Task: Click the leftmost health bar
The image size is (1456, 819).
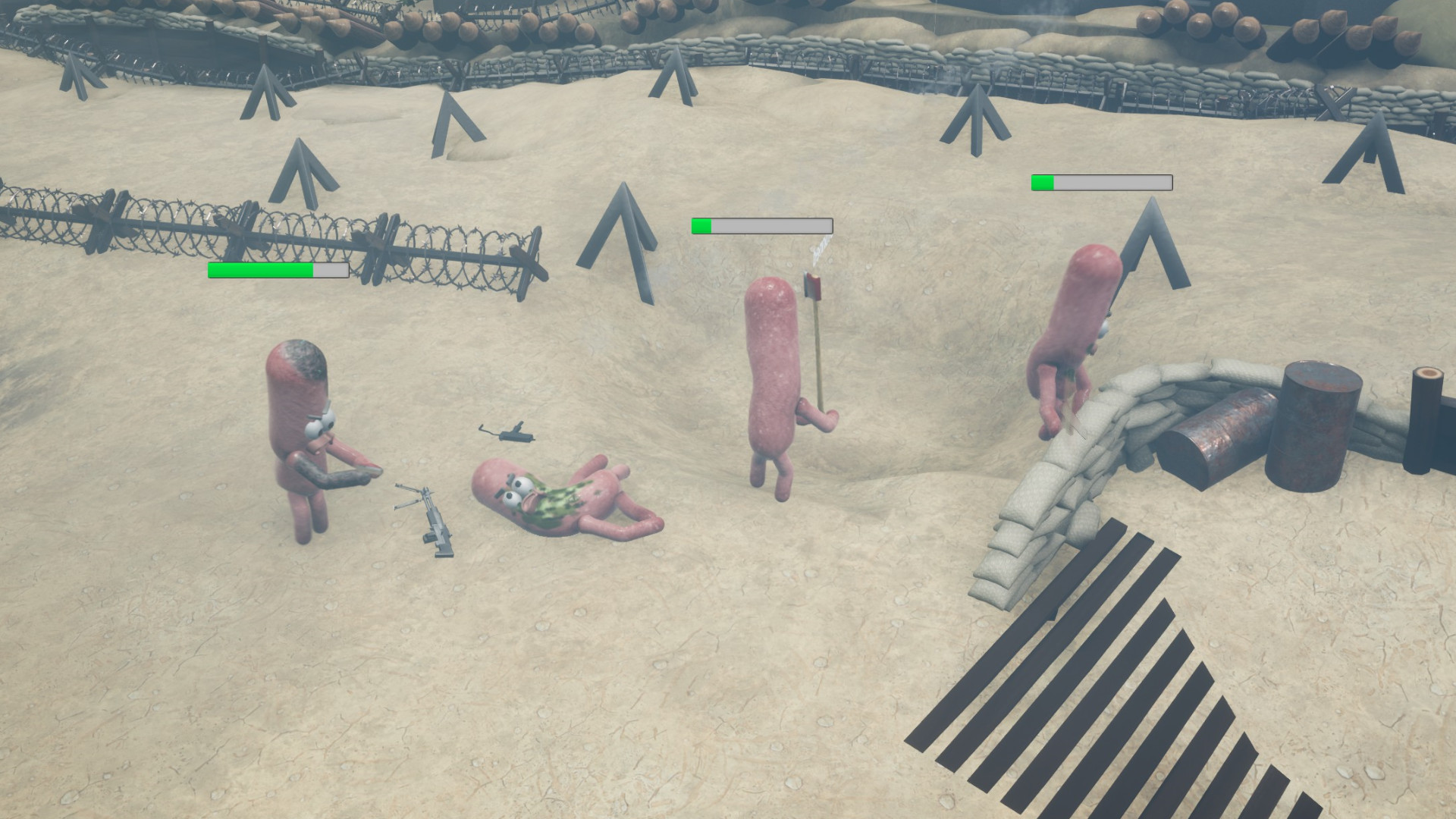Action: 277,270
